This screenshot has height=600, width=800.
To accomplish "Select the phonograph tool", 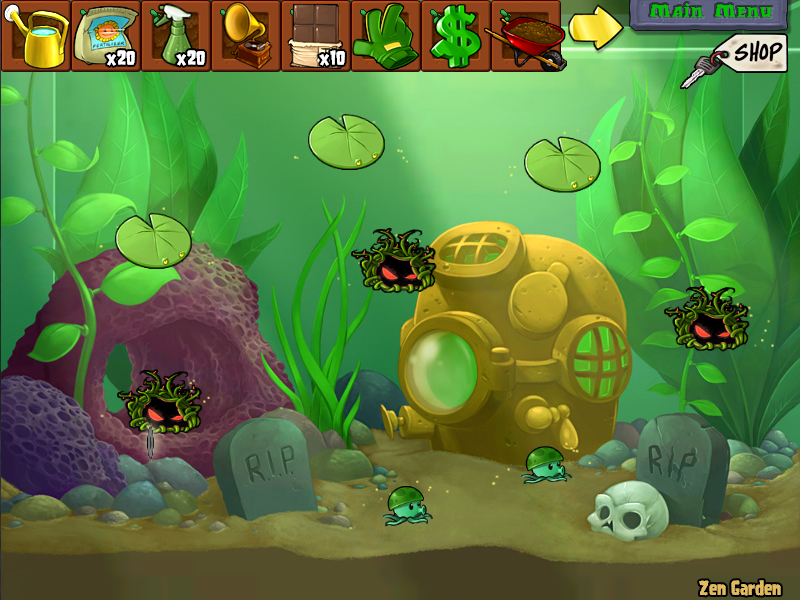I will point(245,36).
